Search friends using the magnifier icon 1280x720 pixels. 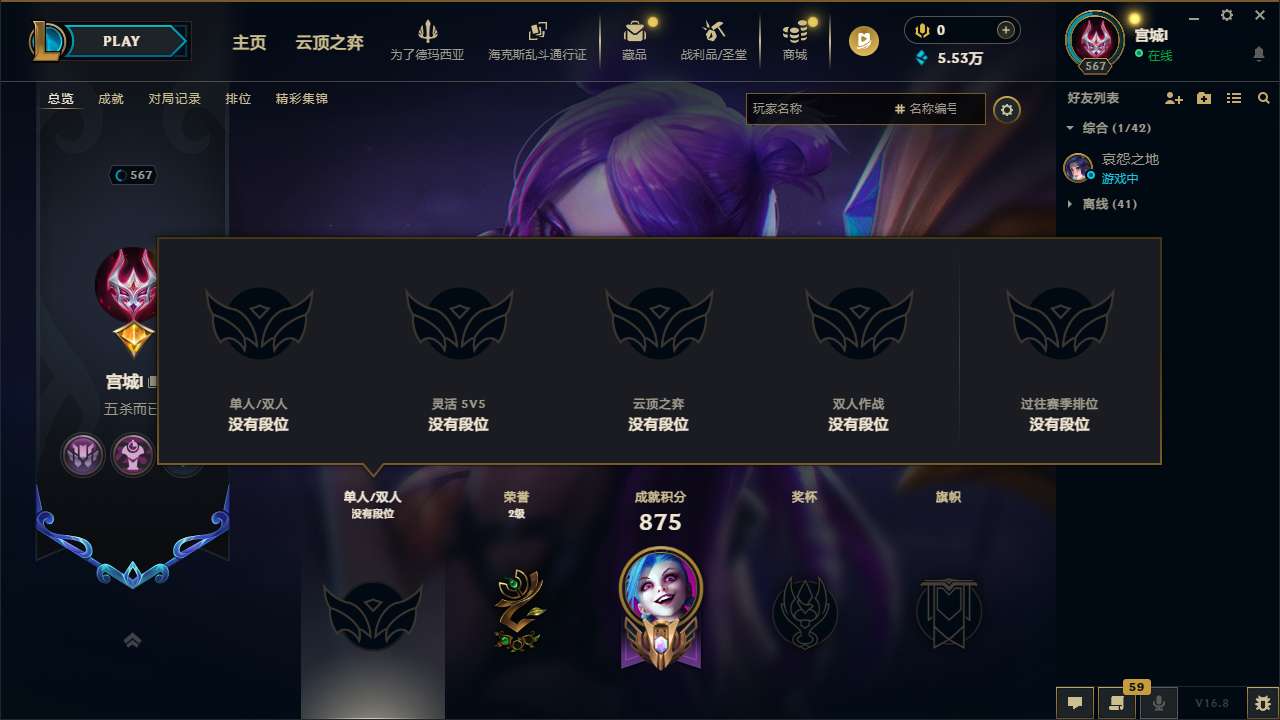(1263, 98)
